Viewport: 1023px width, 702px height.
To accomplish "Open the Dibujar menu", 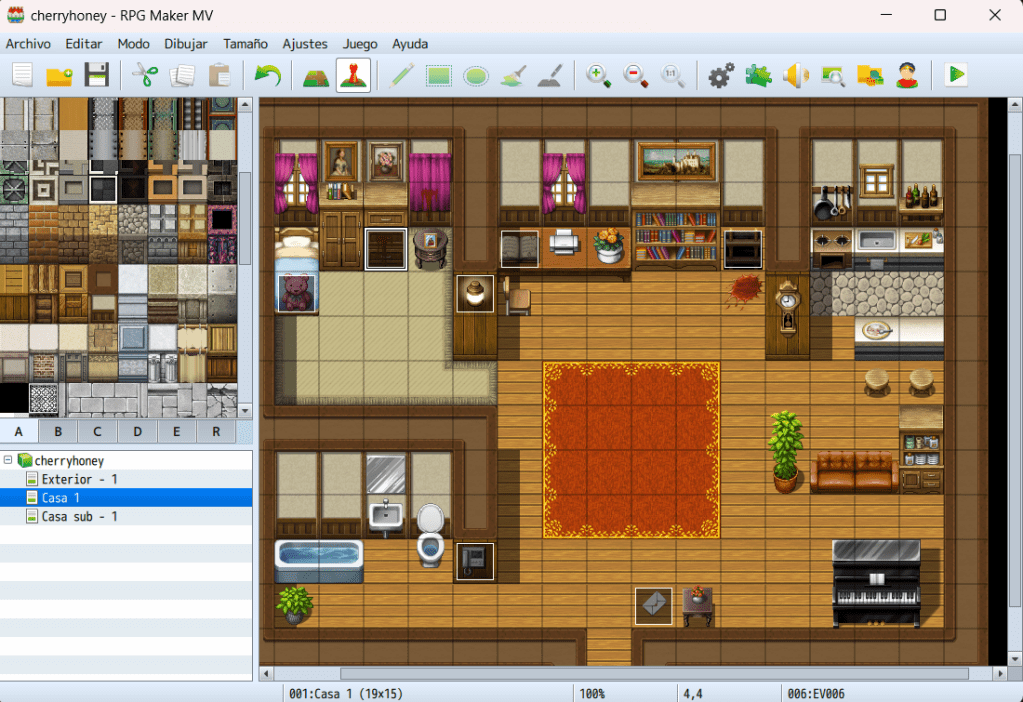I will pos(186,44).
